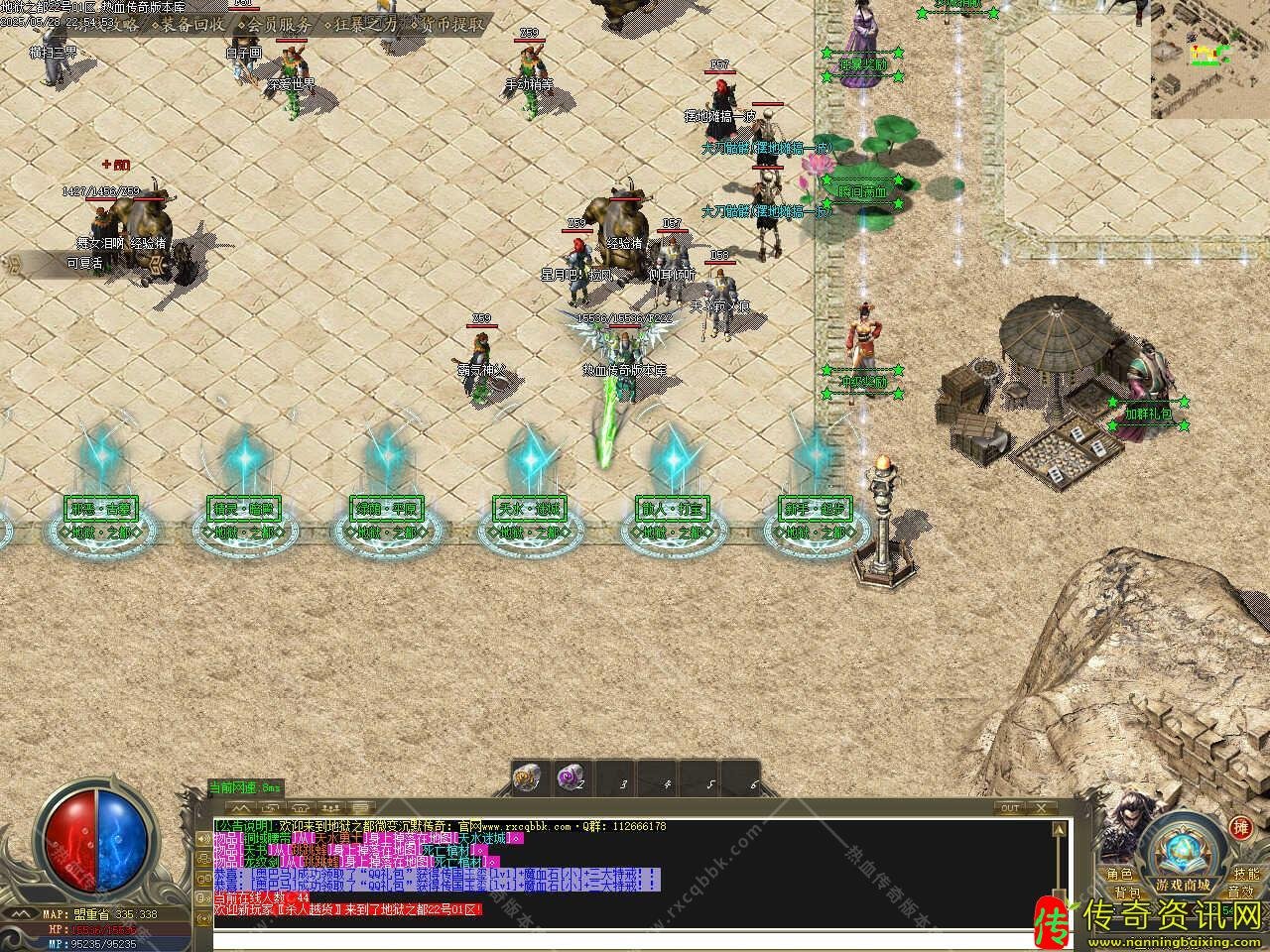Click the red 摊 stall button
This screenshot has width=1270, height=952.
tap(1240, 827)
